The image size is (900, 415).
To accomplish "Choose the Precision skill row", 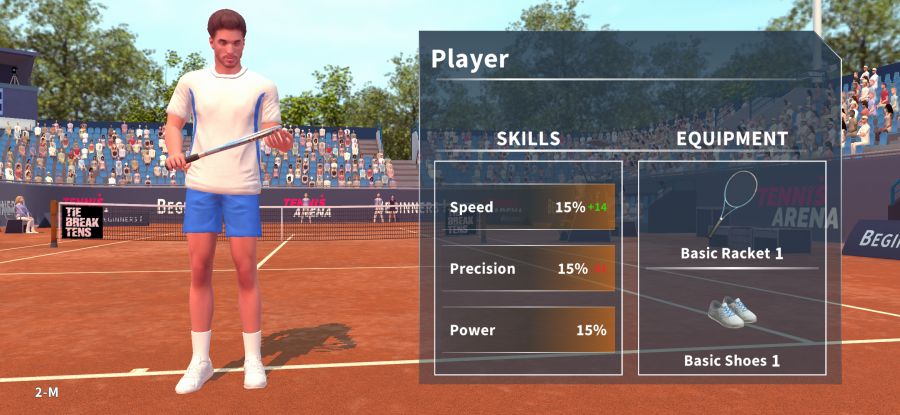I will [528, 268].
